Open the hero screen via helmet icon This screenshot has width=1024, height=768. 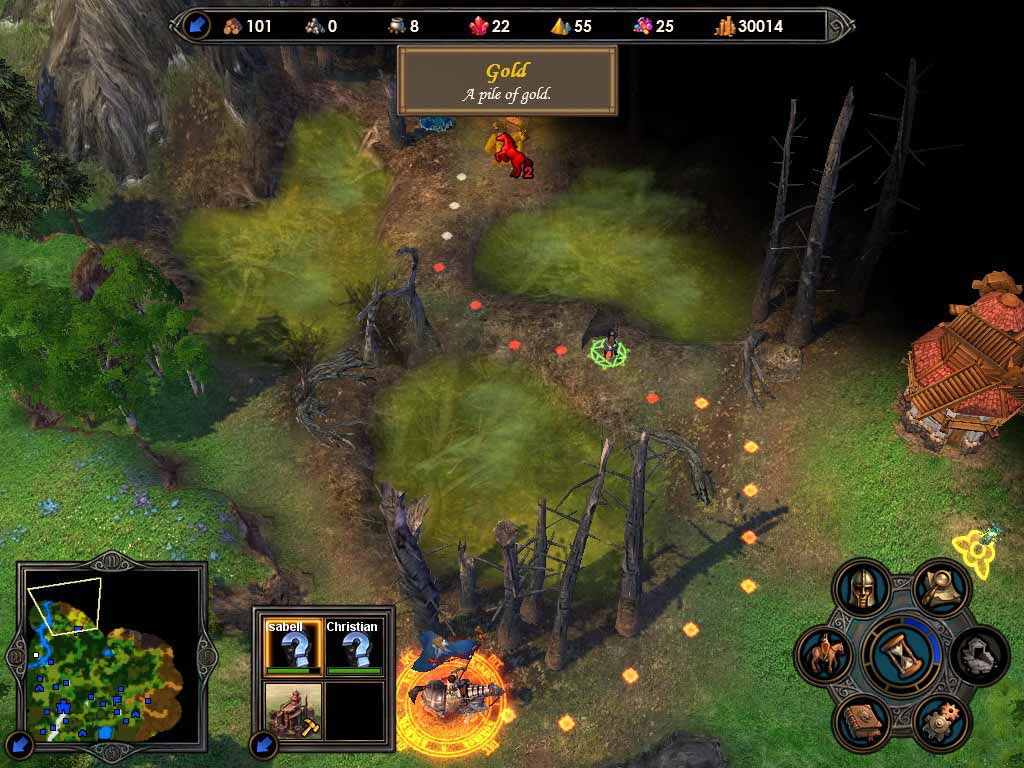861,589
